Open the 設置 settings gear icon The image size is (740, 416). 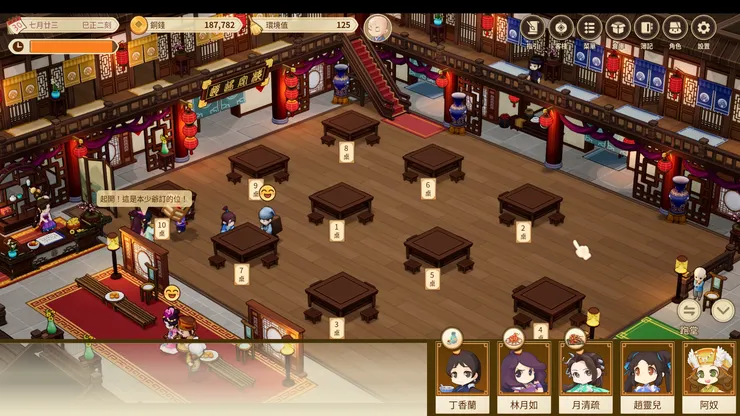704,28
